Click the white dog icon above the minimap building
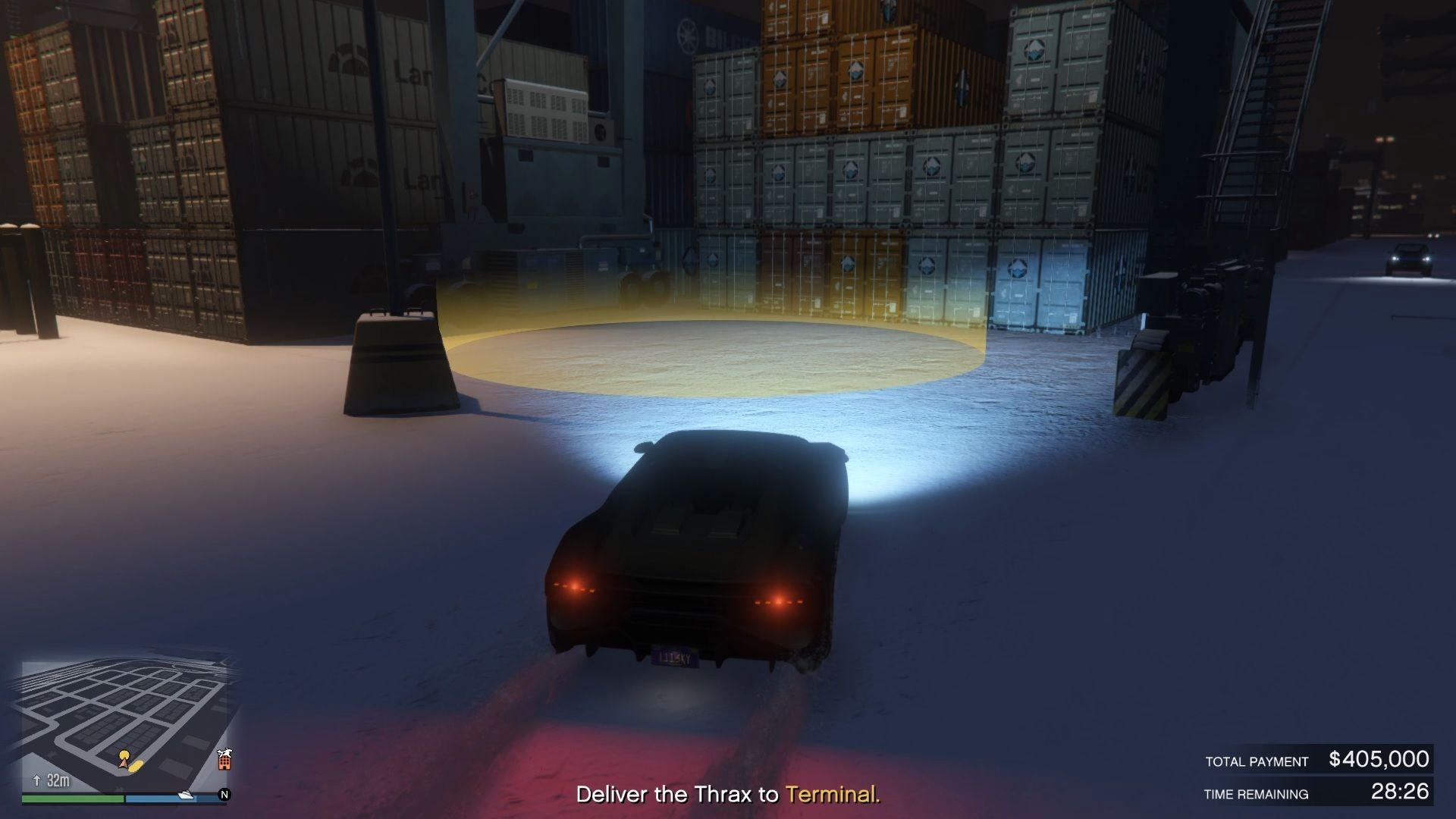This screenshot has width=1456, height=819. pyautogui.click(x=225, y=753)
